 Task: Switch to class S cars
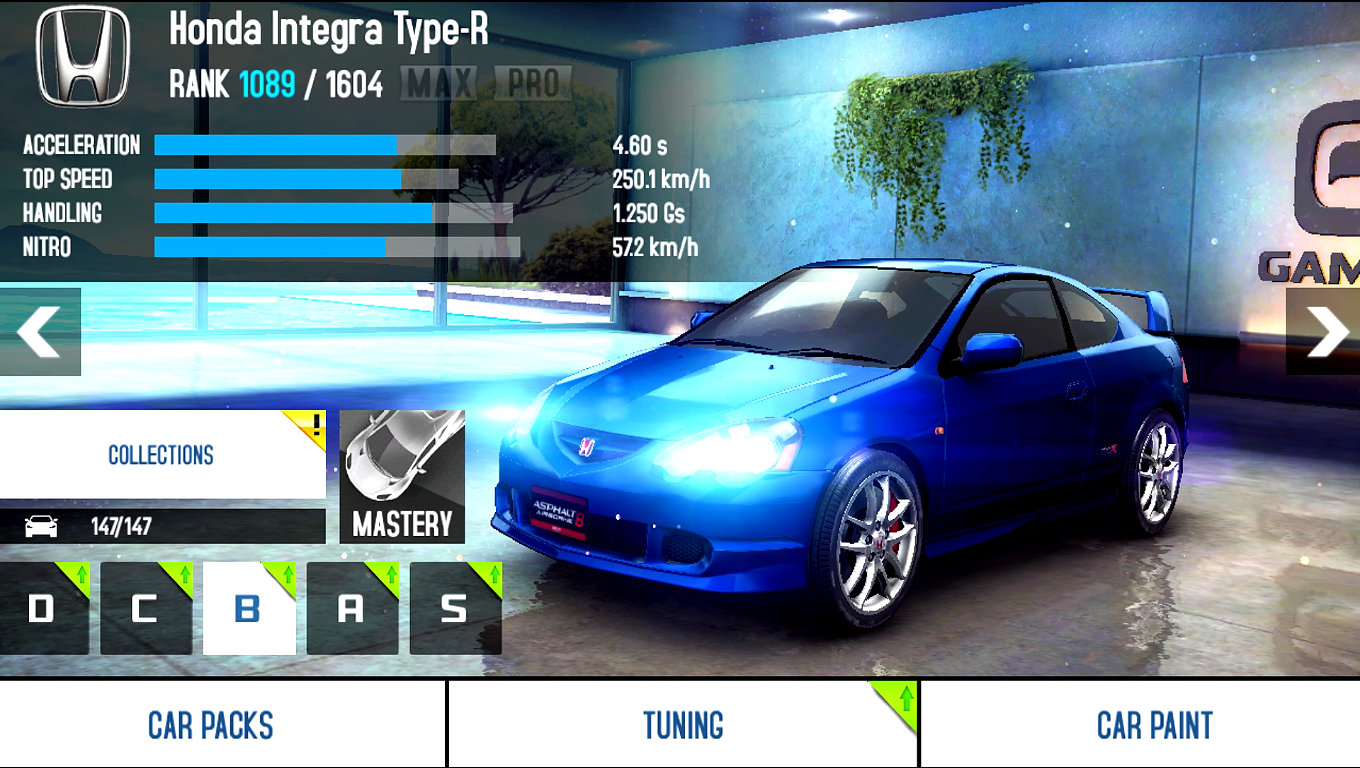pyautogui.click(x=455, y=608)
